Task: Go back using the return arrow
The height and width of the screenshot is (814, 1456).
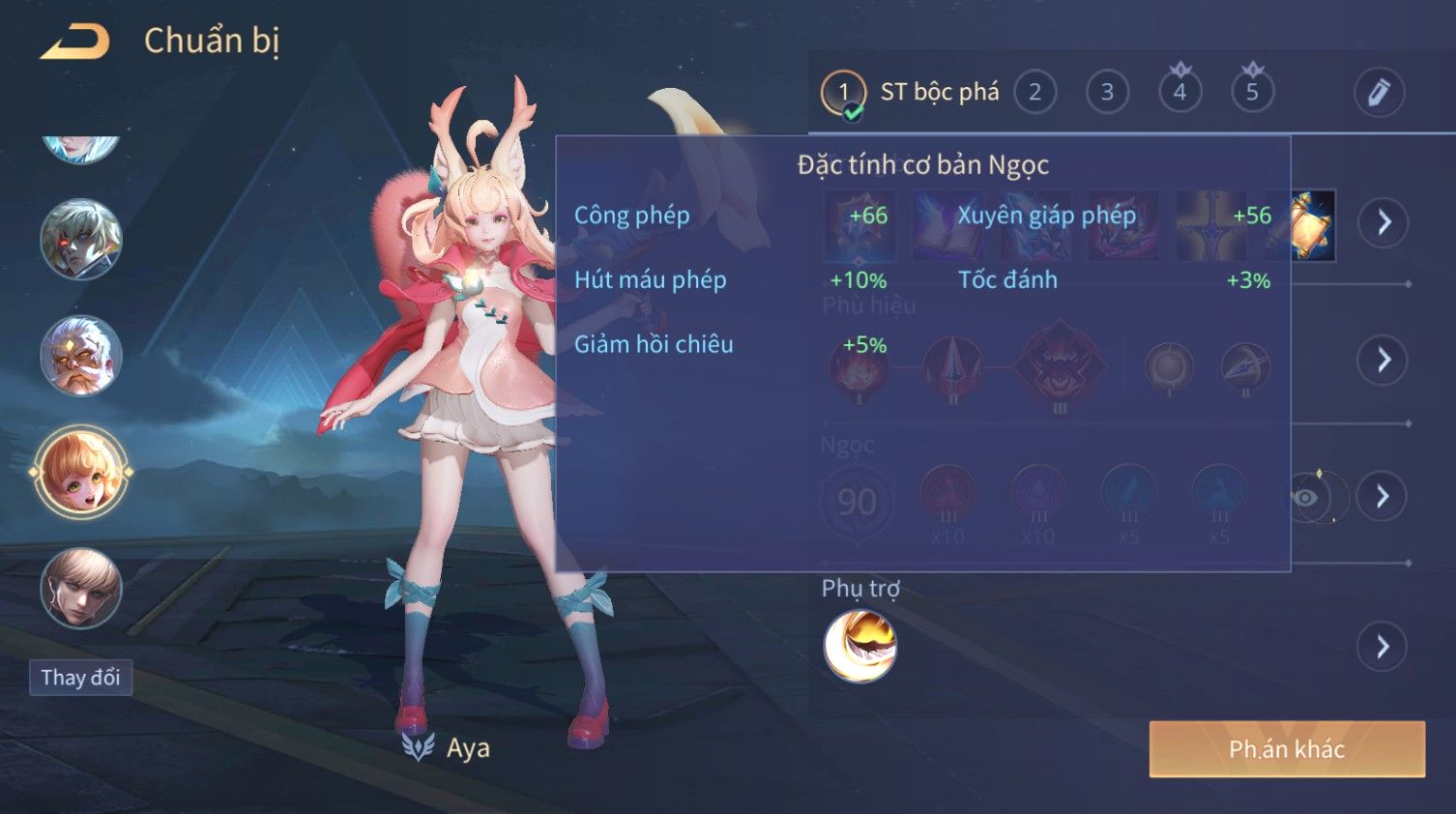Action: click(x=75, y=43)
